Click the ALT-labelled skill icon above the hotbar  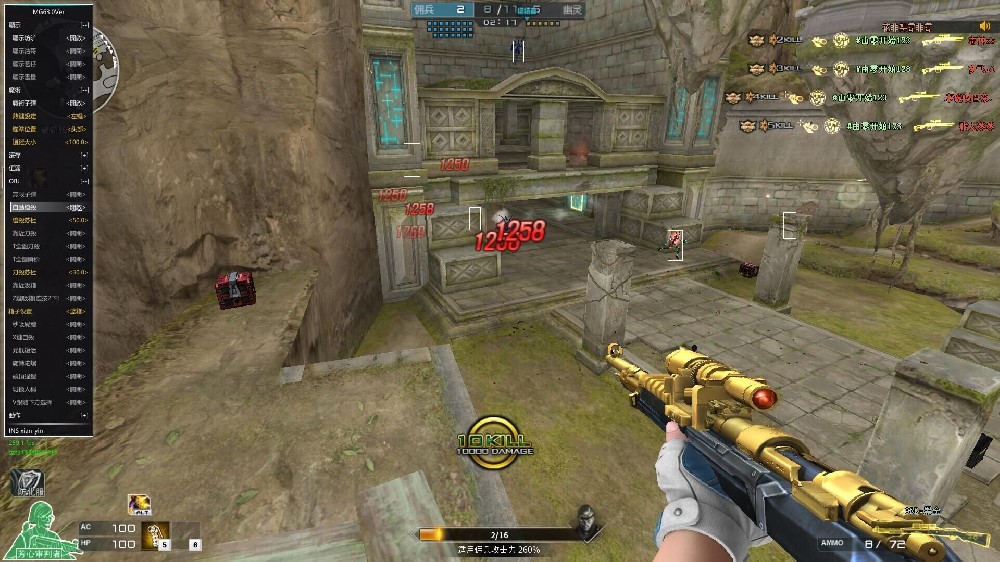click(x=139, y=505)
